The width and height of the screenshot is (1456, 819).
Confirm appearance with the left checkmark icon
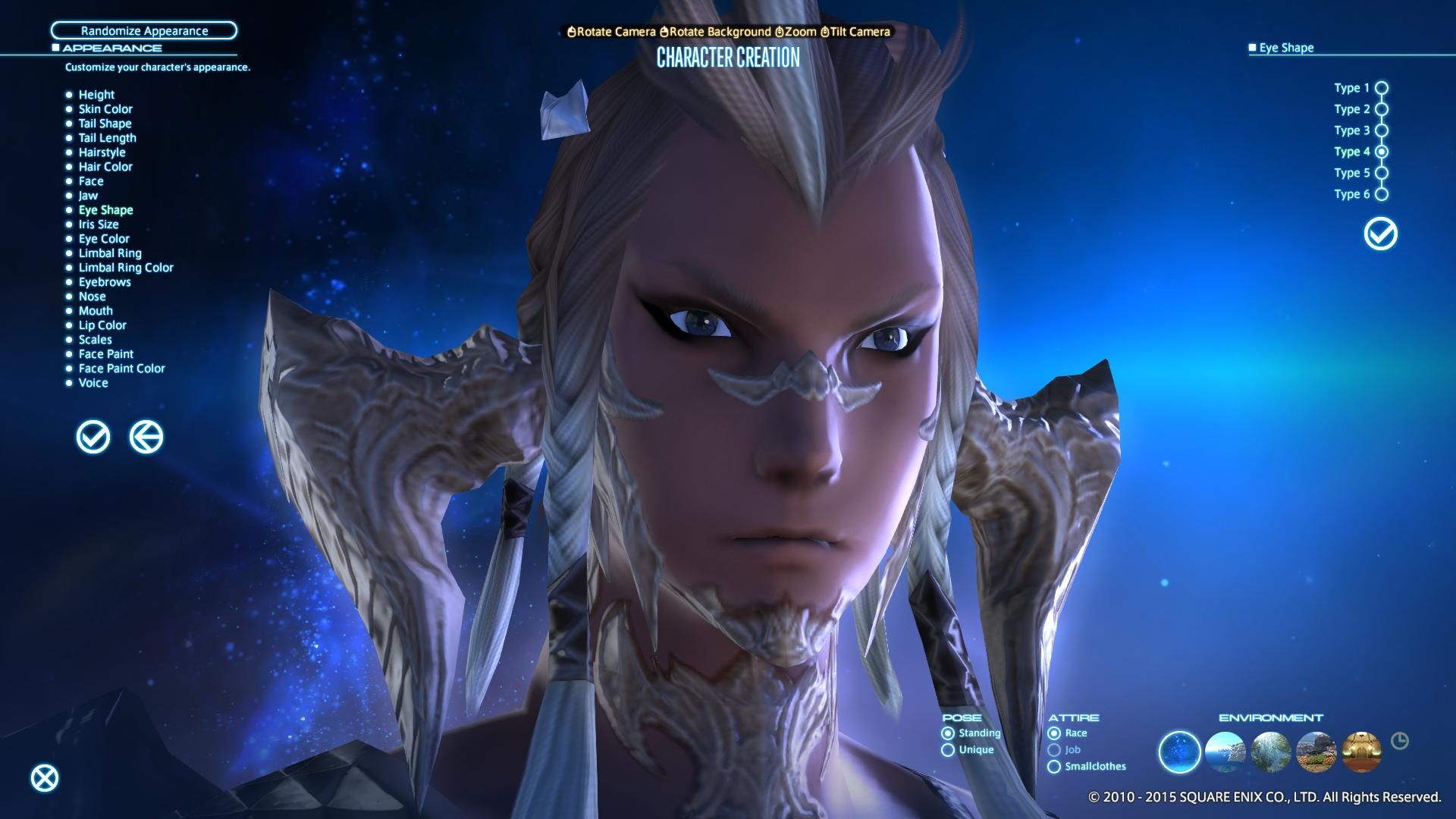(x=93, y=437)
